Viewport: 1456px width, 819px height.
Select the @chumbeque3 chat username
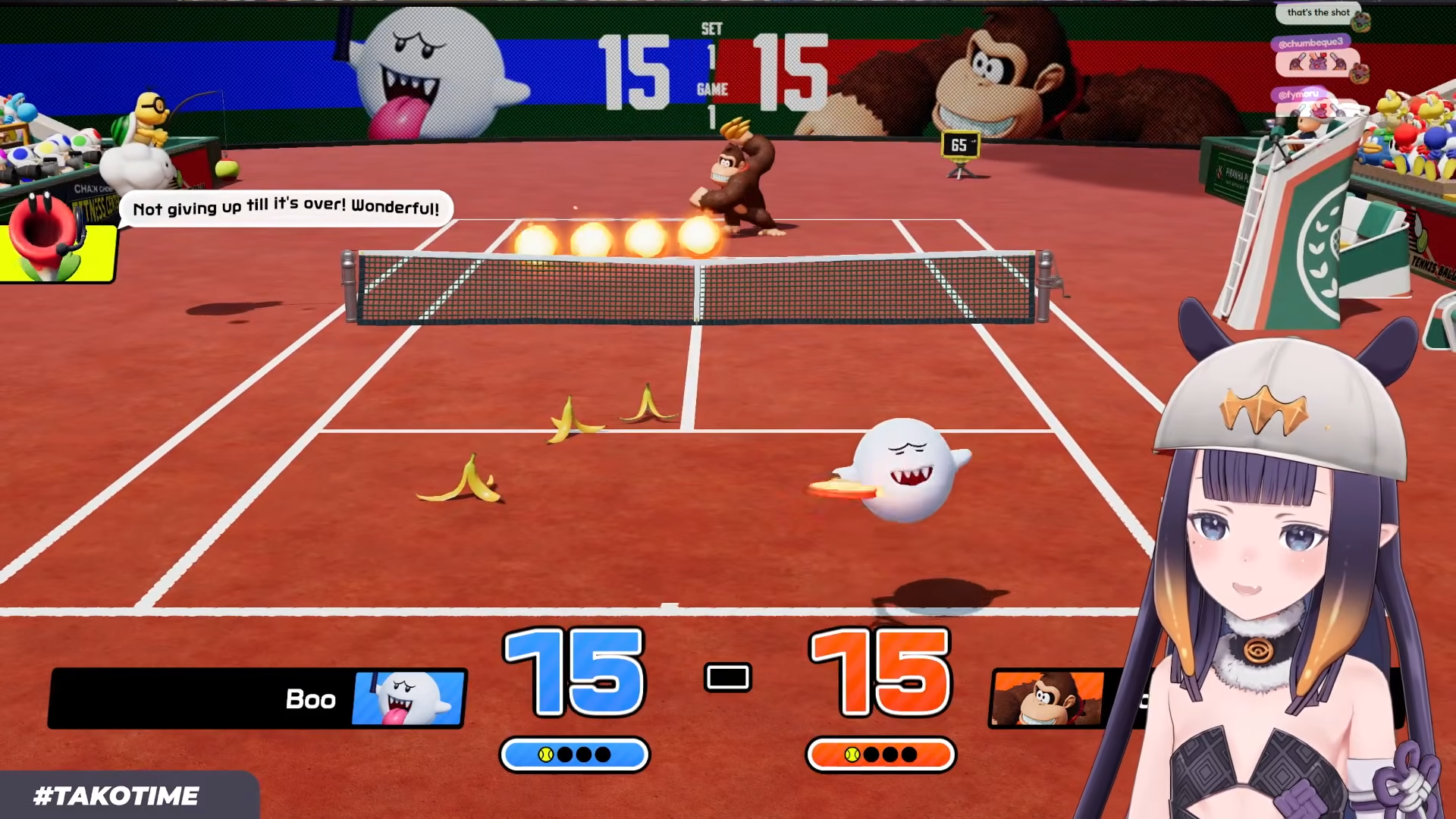(1310, 43)
